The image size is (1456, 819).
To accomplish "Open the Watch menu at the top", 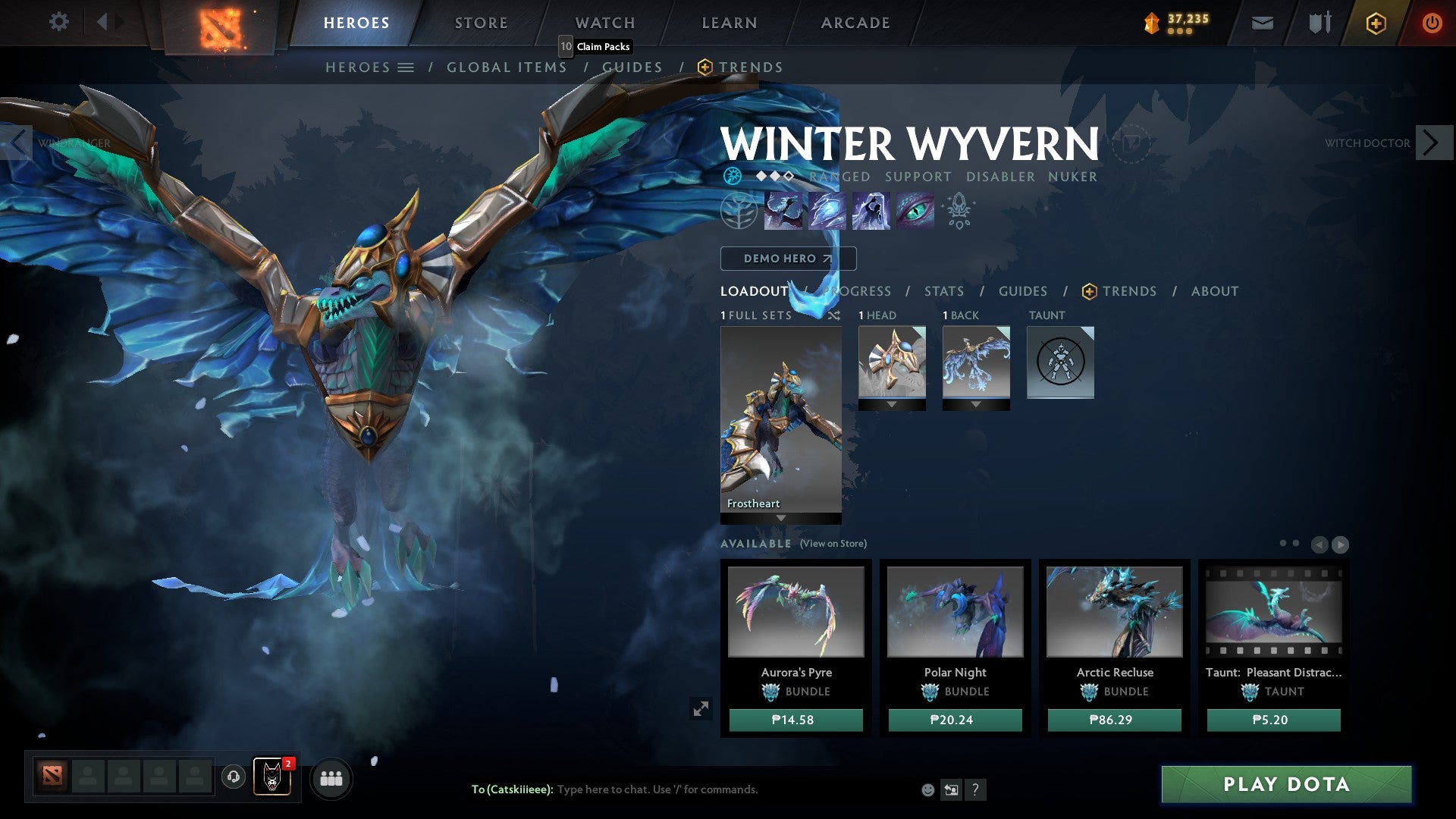I will (x=604, y=22).
